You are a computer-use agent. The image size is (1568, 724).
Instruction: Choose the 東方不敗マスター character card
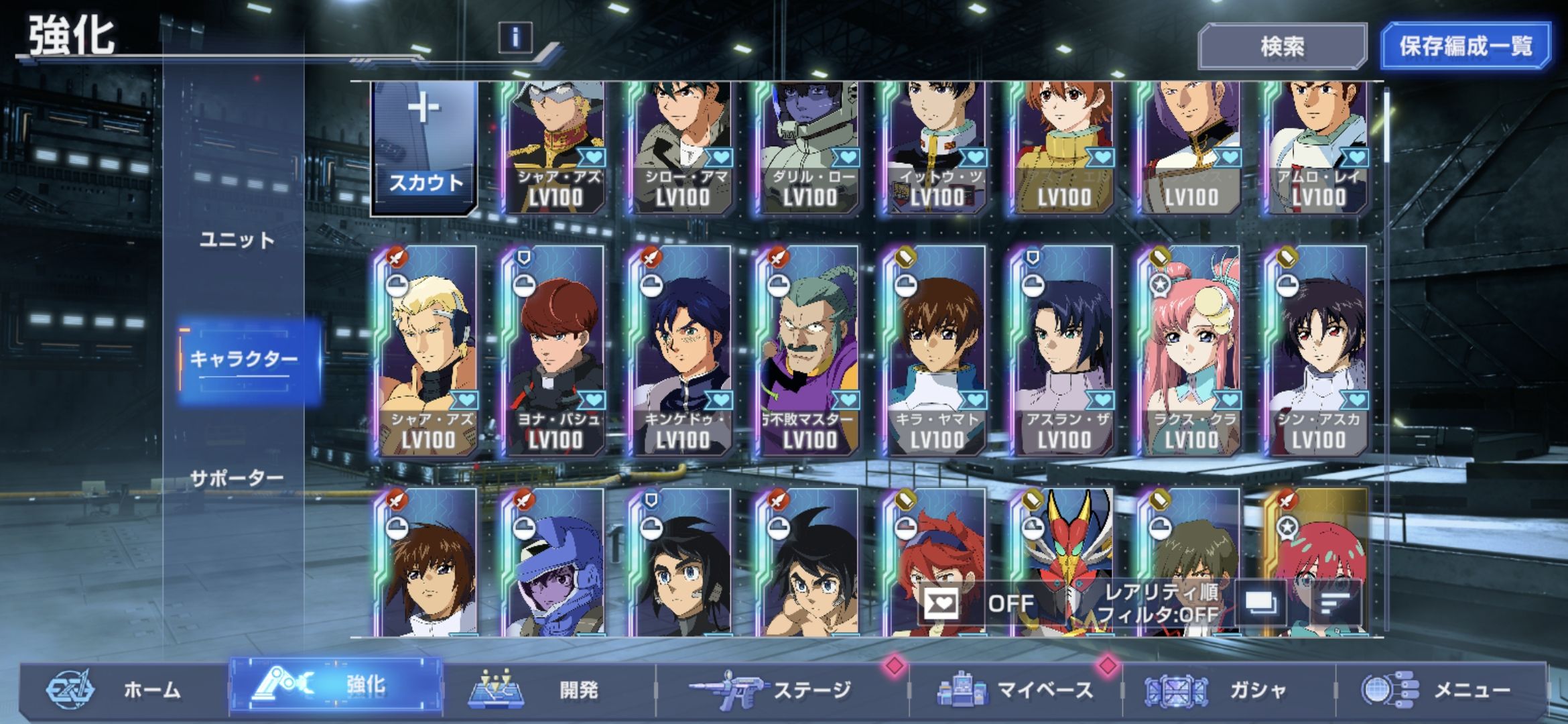(809, 352)
